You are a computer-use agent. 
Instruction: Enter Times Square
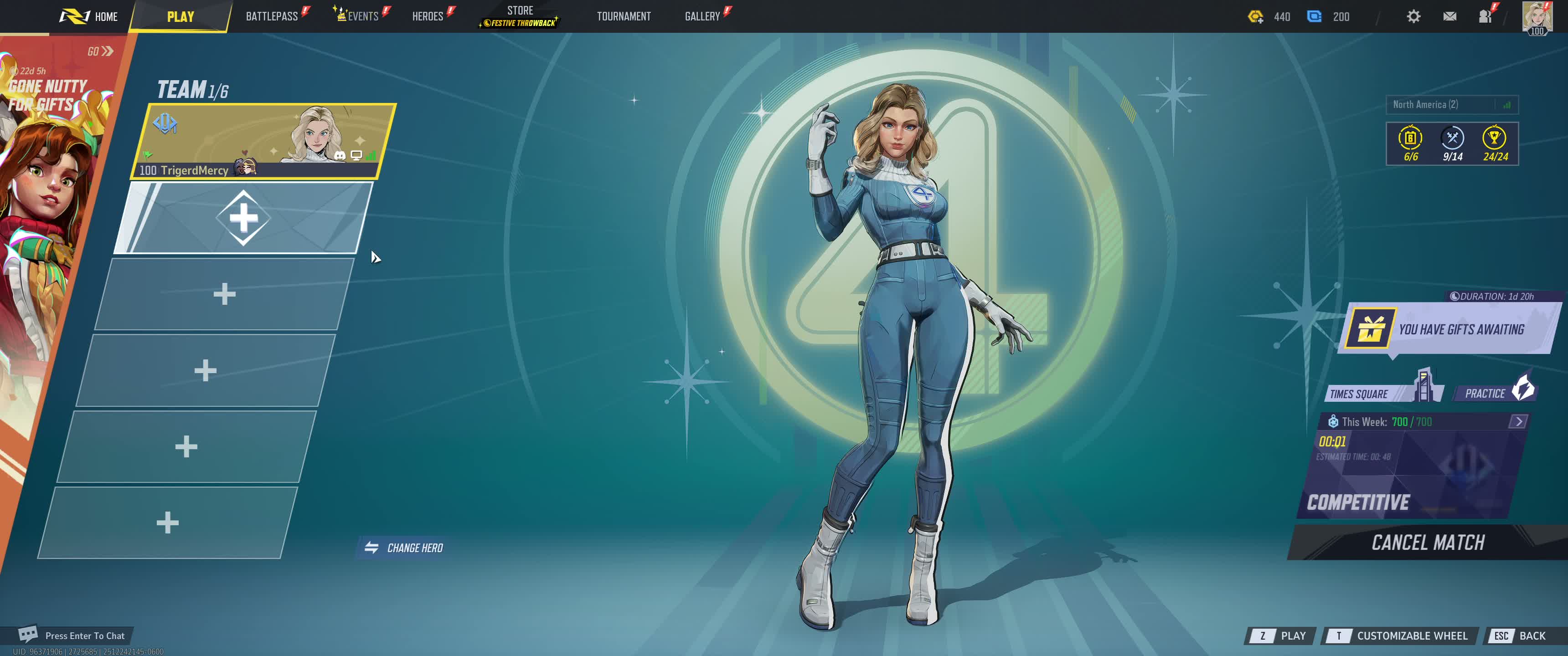point(1376,393)
